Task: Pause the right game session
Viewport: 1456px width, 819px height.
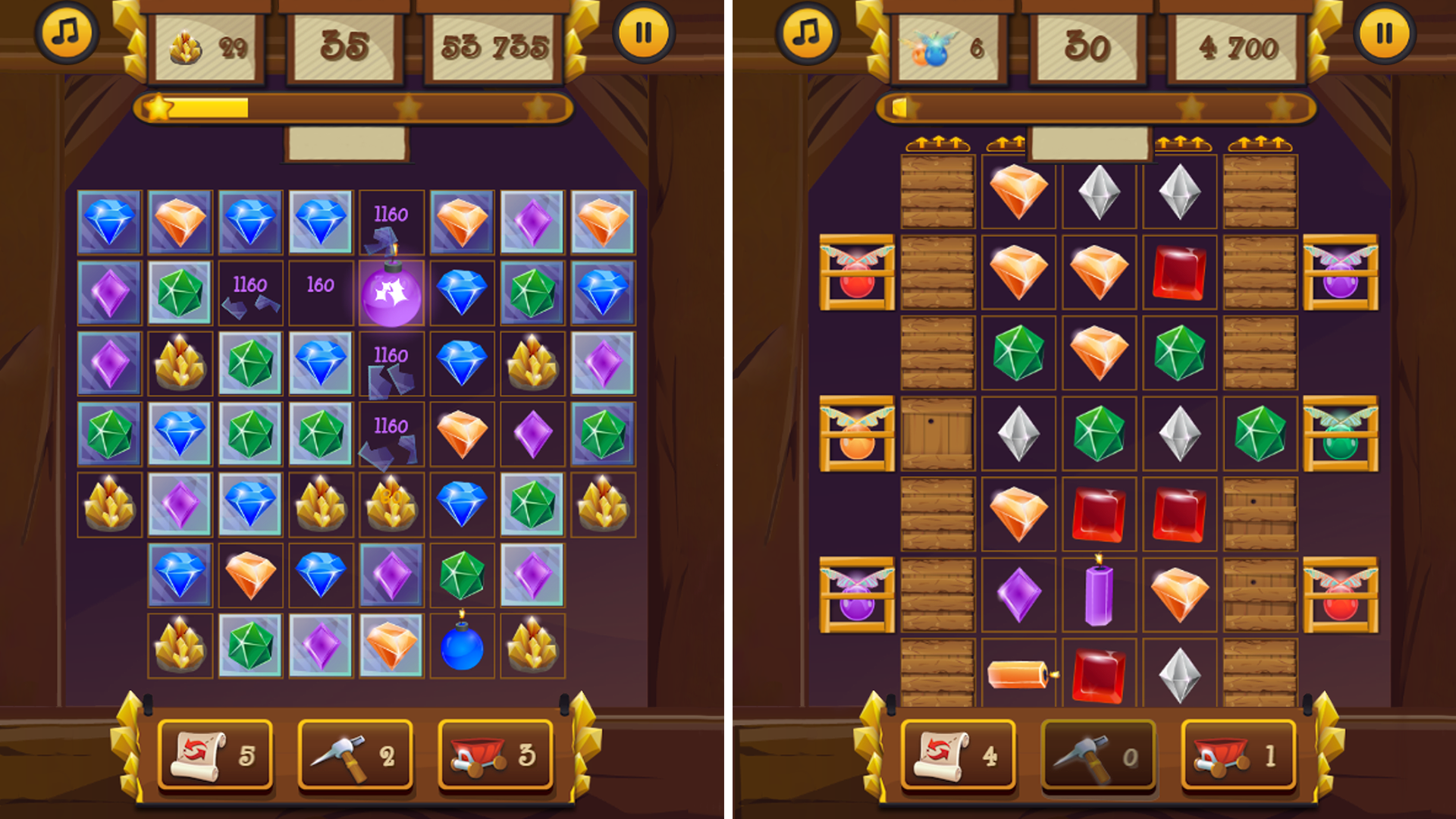Action: tap(1385, 33)
